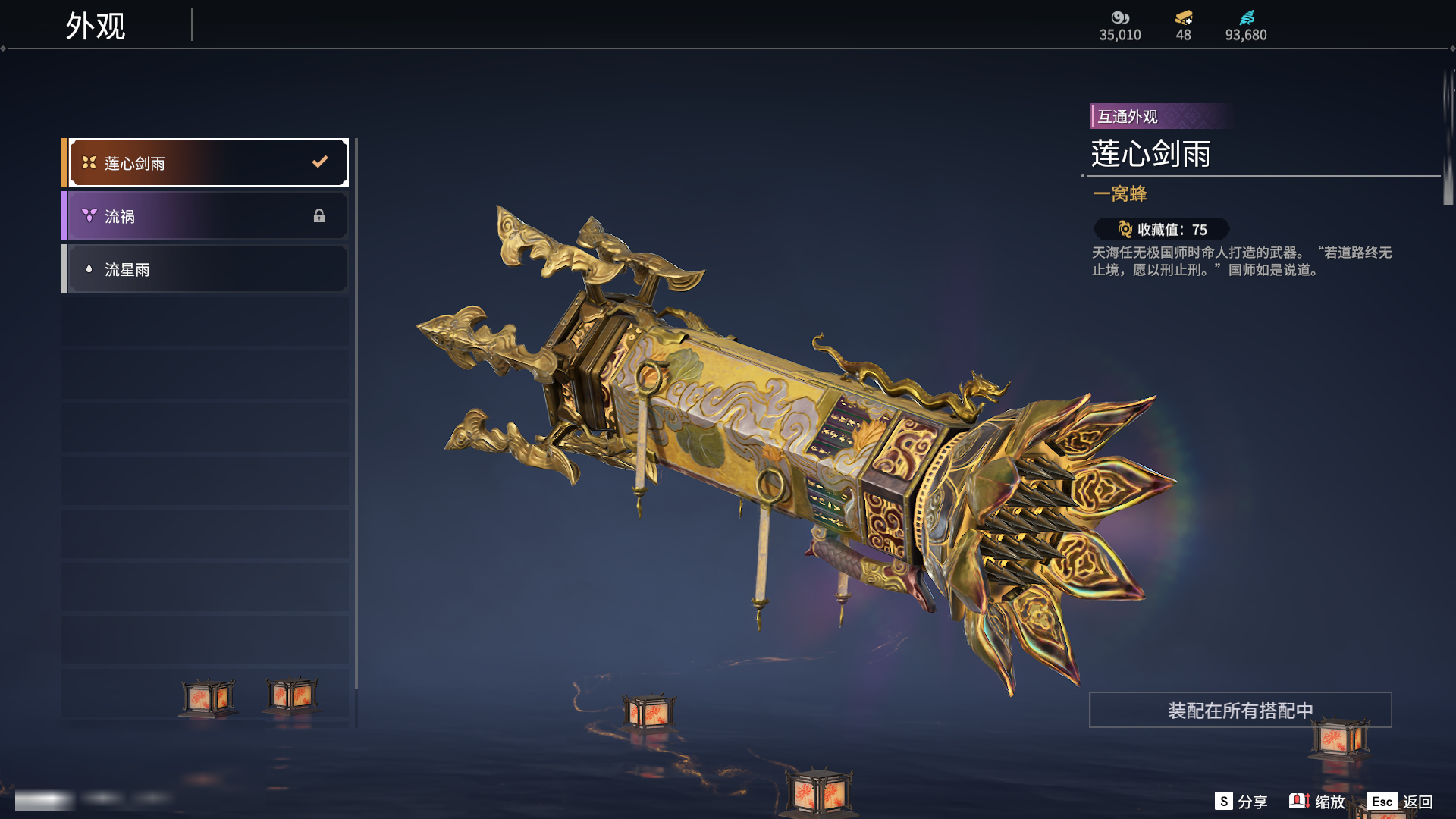
Task: Click the 装配在所有搭配中 button
Action: coord(1240,711)
